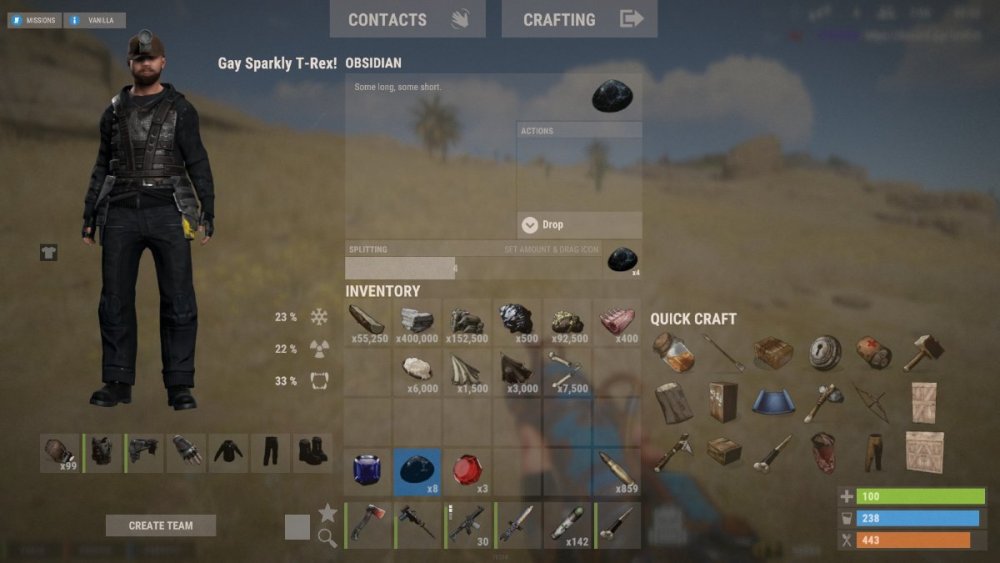Click the Vanilla info button
The width and height of the screenshot is (1000, 563).
pos(95,20)
